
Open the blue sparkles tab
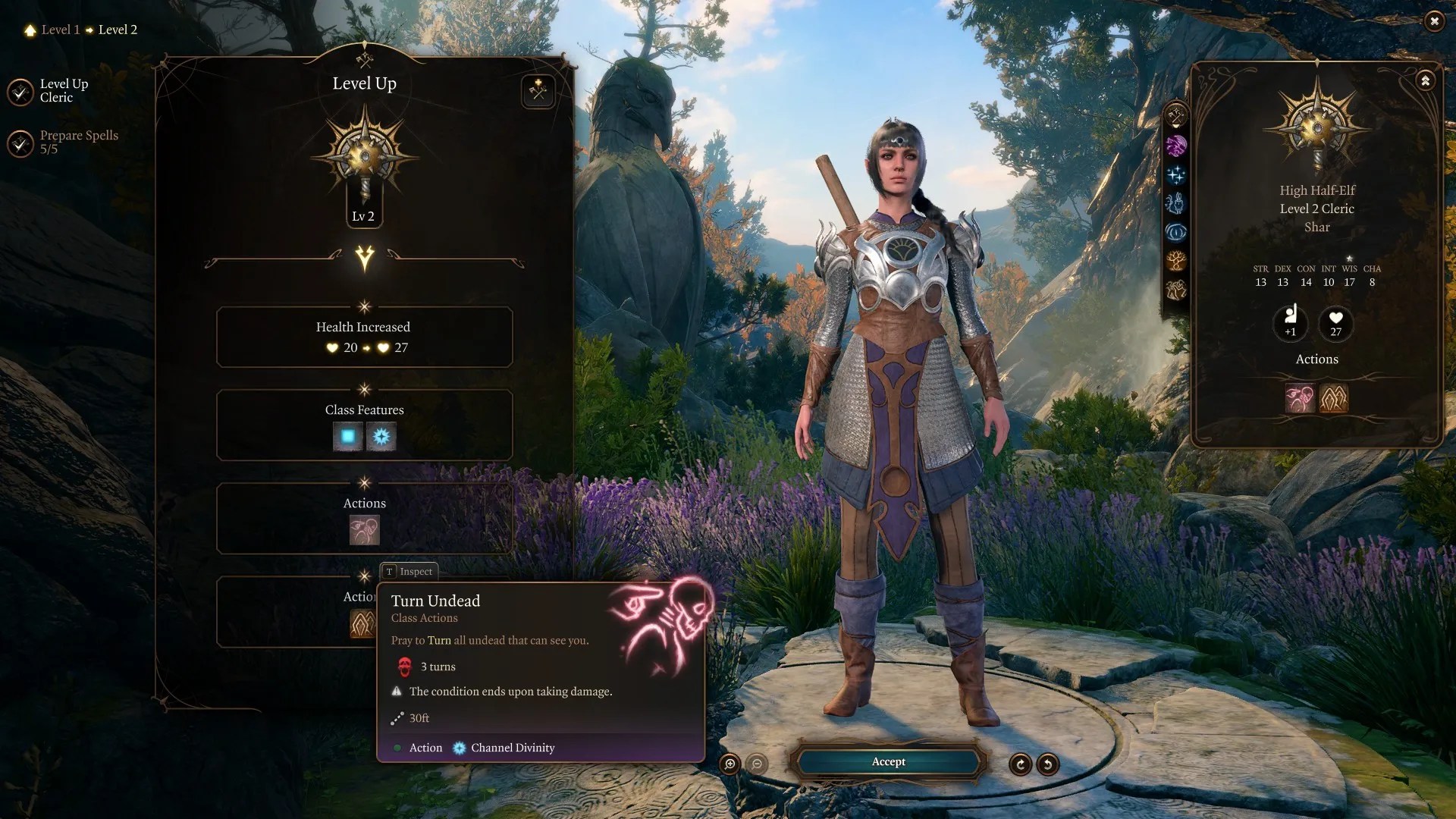click(1175, 175)
